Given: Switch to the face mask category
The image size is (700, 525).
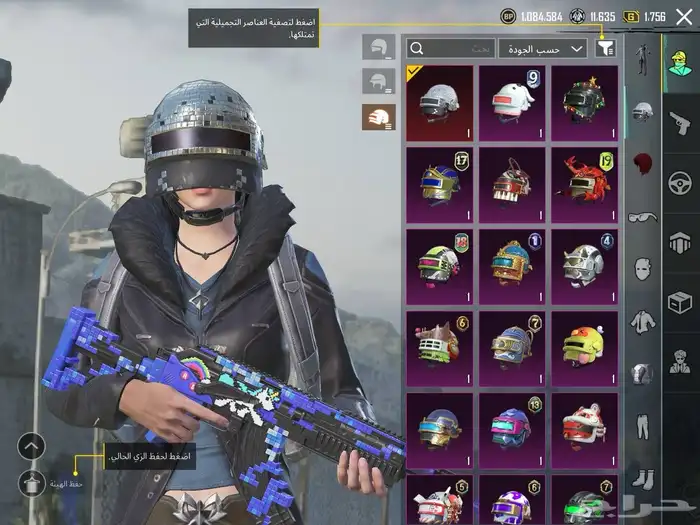Looking at the screenshot, I should pyautogui.click(x=643, y=268).
